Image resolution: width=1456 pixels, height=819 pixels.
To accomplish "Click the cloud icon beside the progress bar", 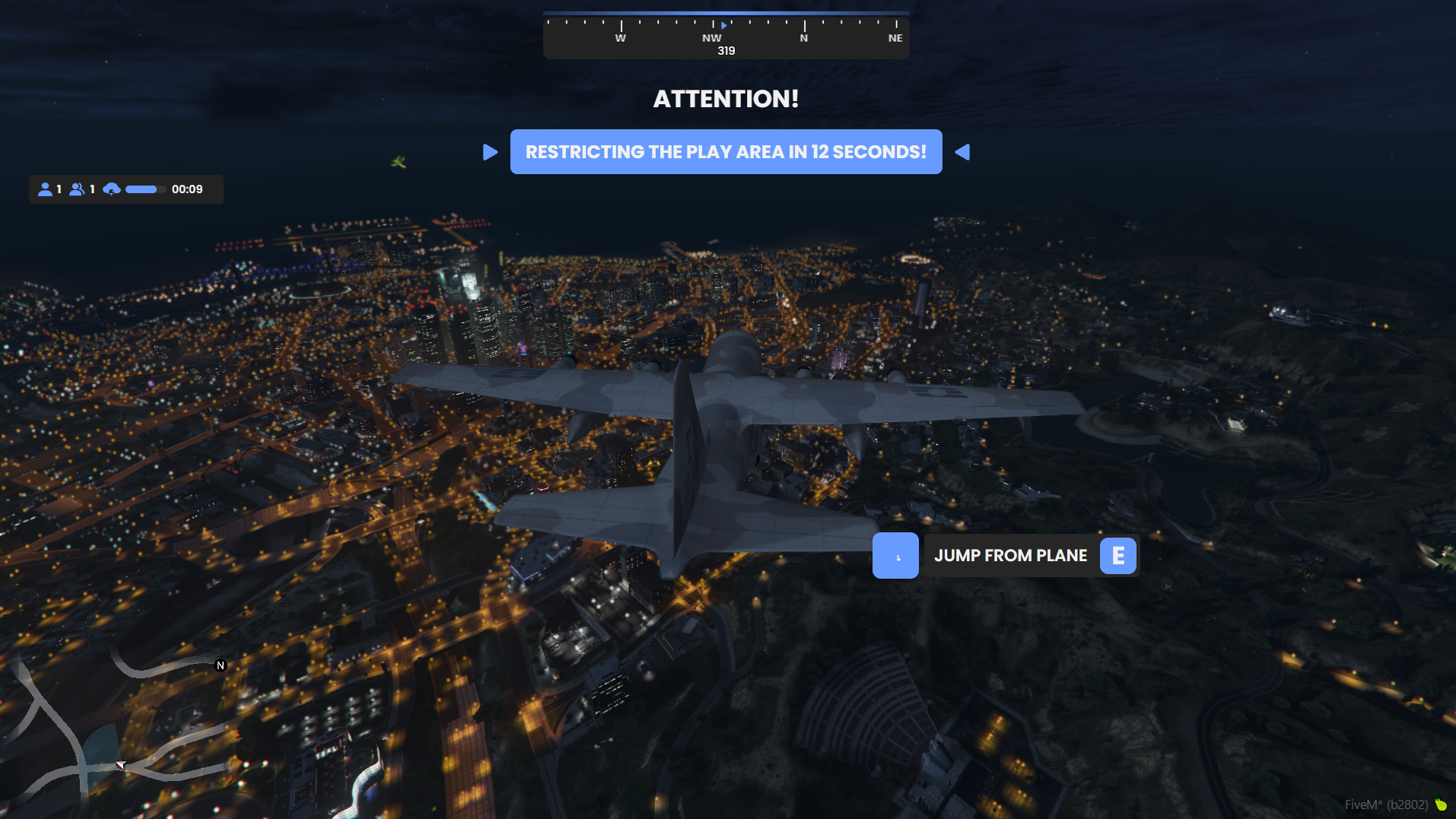I will point(112,189).
